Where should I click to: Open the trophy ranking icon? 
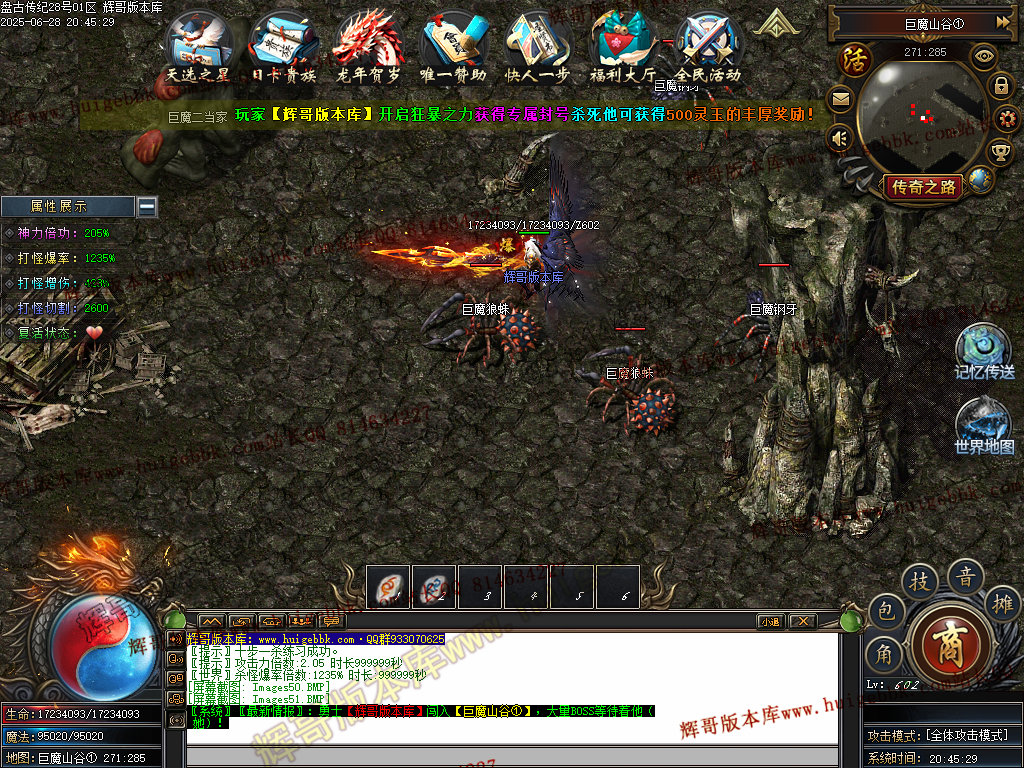1000,151
